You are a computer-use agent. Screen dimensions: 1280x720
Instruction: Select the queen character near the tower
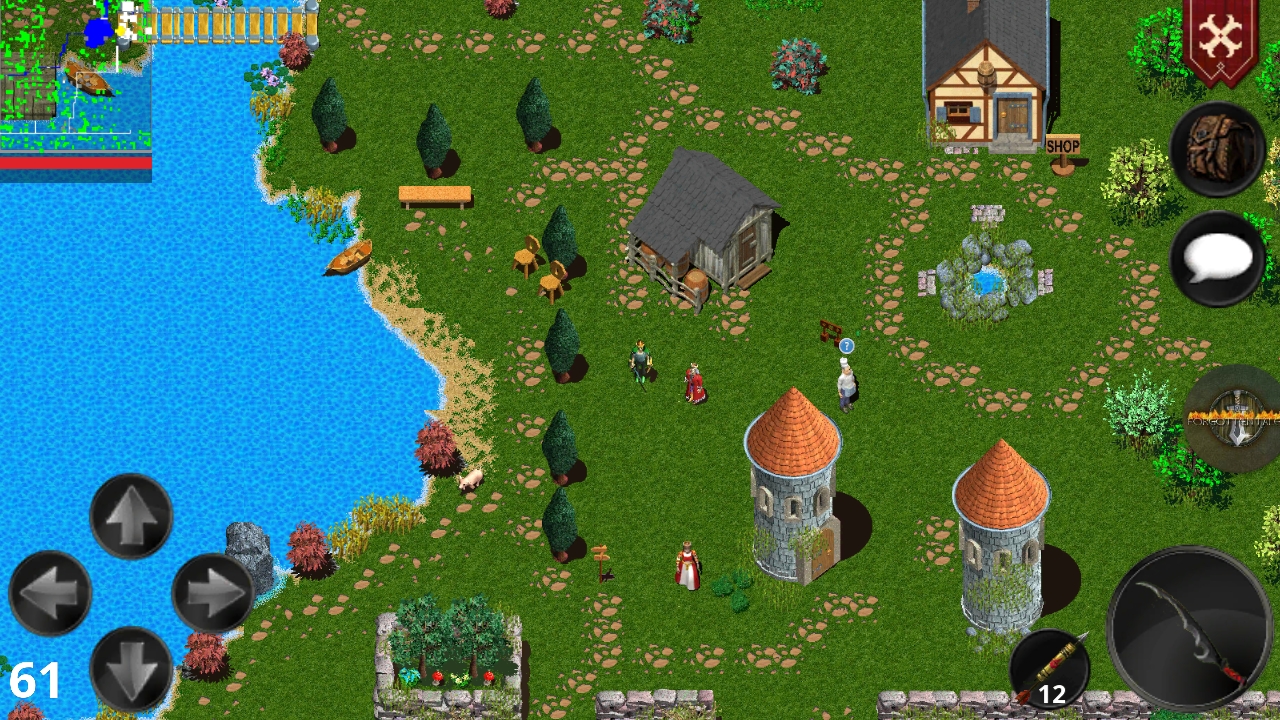(x=688, y=565)
